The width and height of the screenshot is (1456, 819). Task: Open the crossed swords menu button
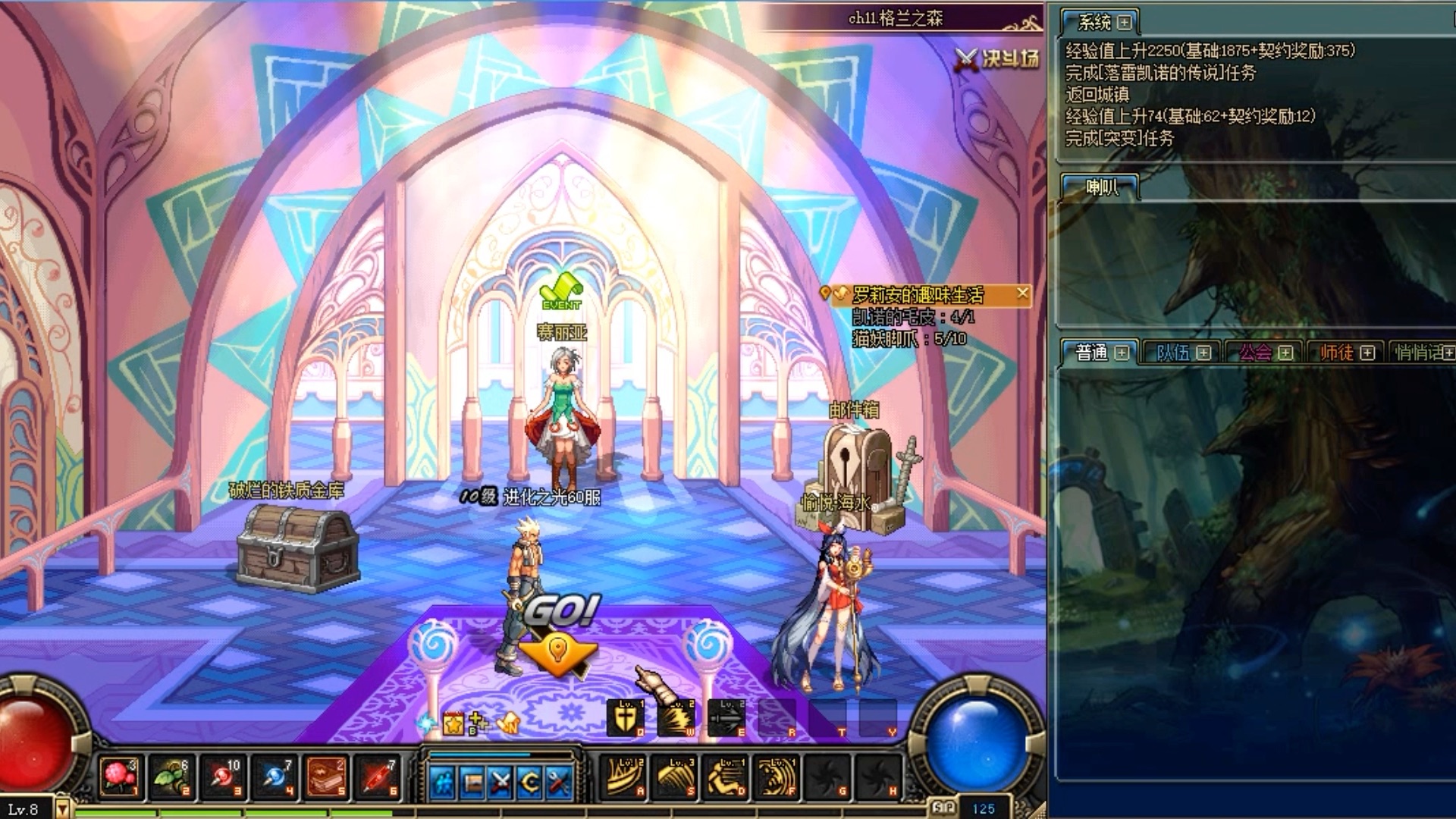click(x=500, y=781)
